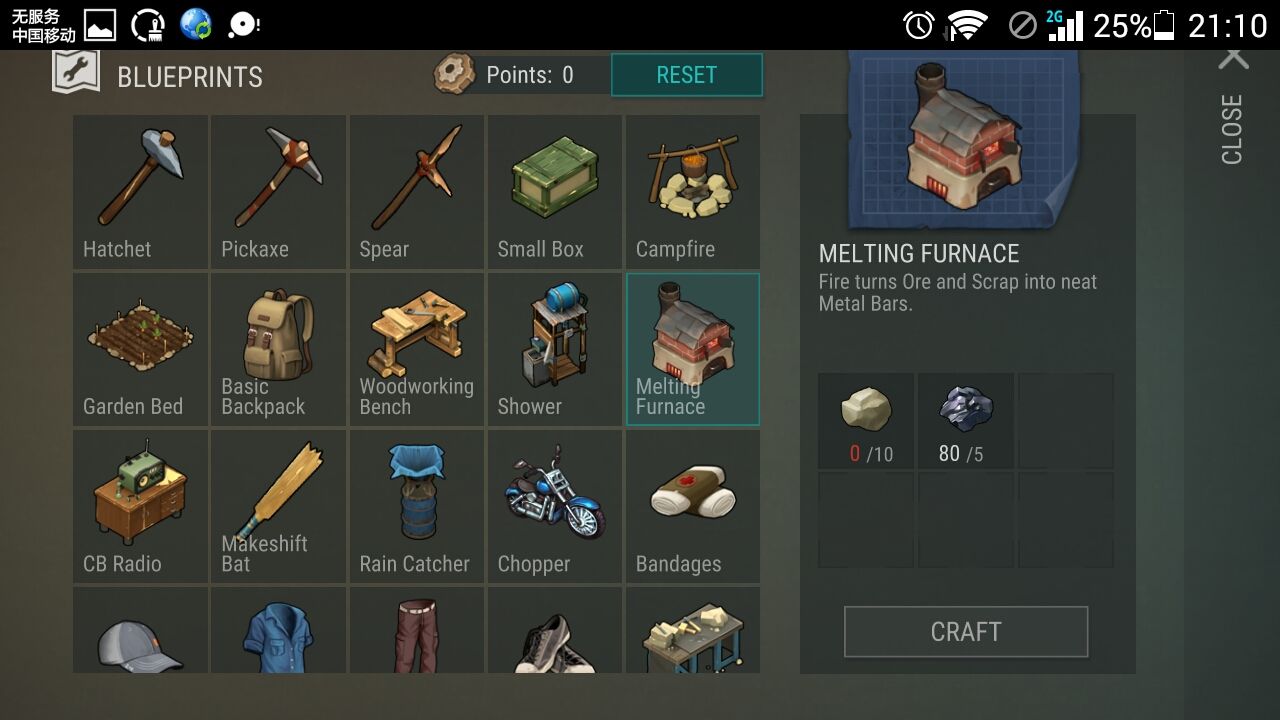The image size is (1280, 720).
Task: View the Makeshift Bat blueprint
Action: [x=278, y=506]
